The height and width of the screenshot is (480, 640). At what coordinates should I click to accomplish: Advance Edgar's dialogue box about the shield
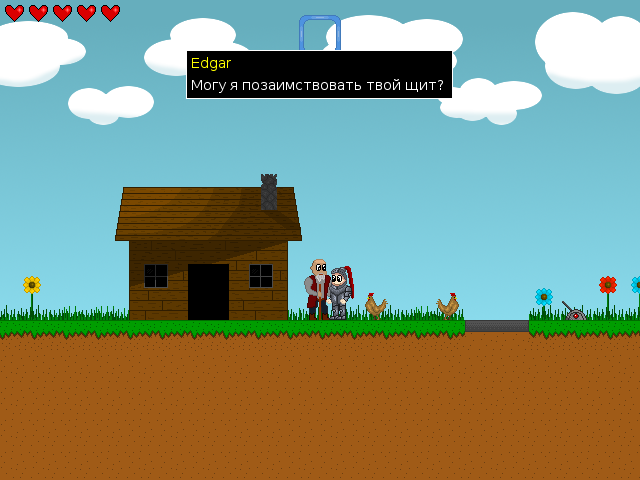[319, 75]
